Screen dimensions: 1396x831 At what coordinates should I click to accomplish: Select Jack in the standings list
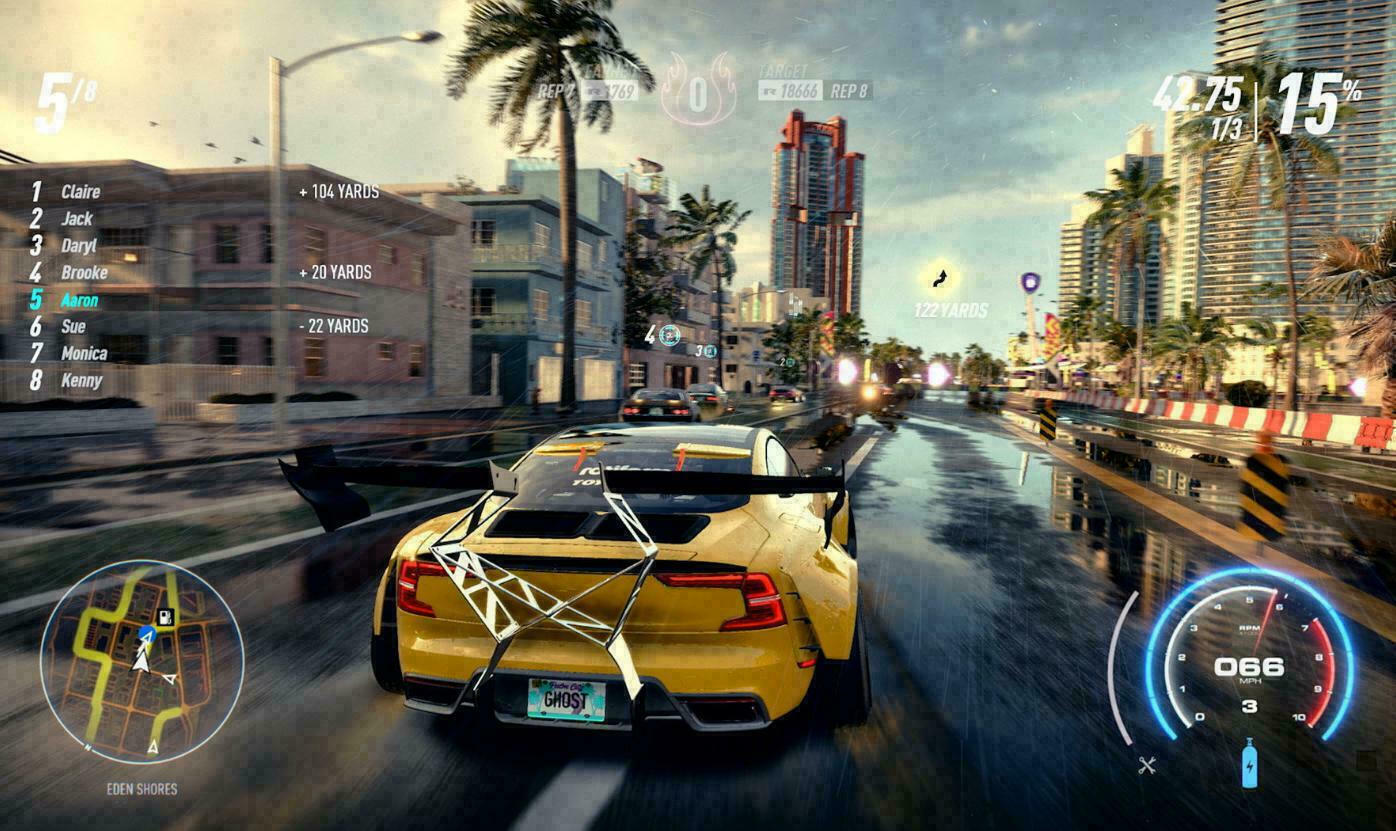click(76, 218)
